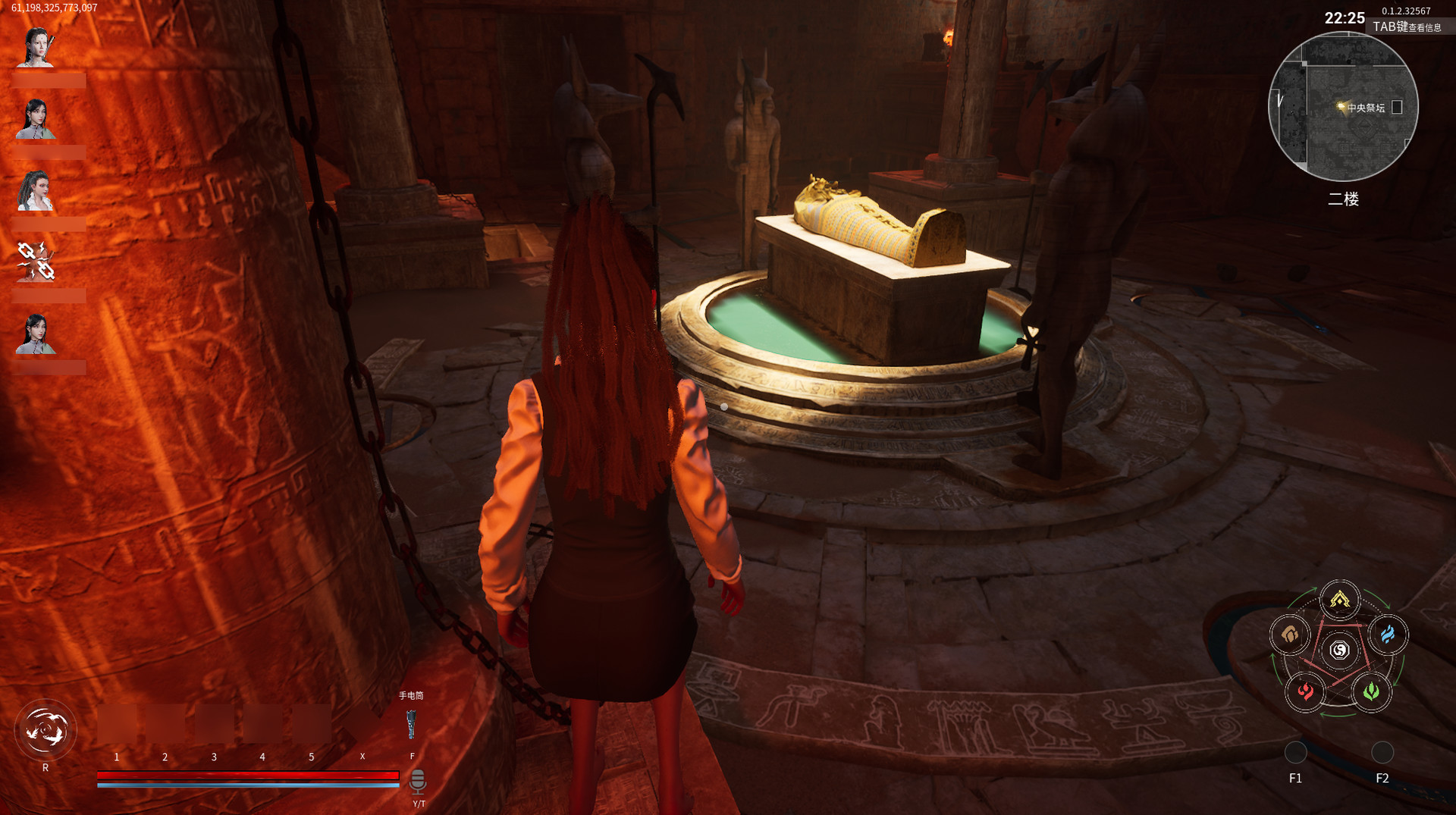The height and width of the screenshot is (815, 1456).
Task: Select the green wood element icon
Action: click(1369, 691)
